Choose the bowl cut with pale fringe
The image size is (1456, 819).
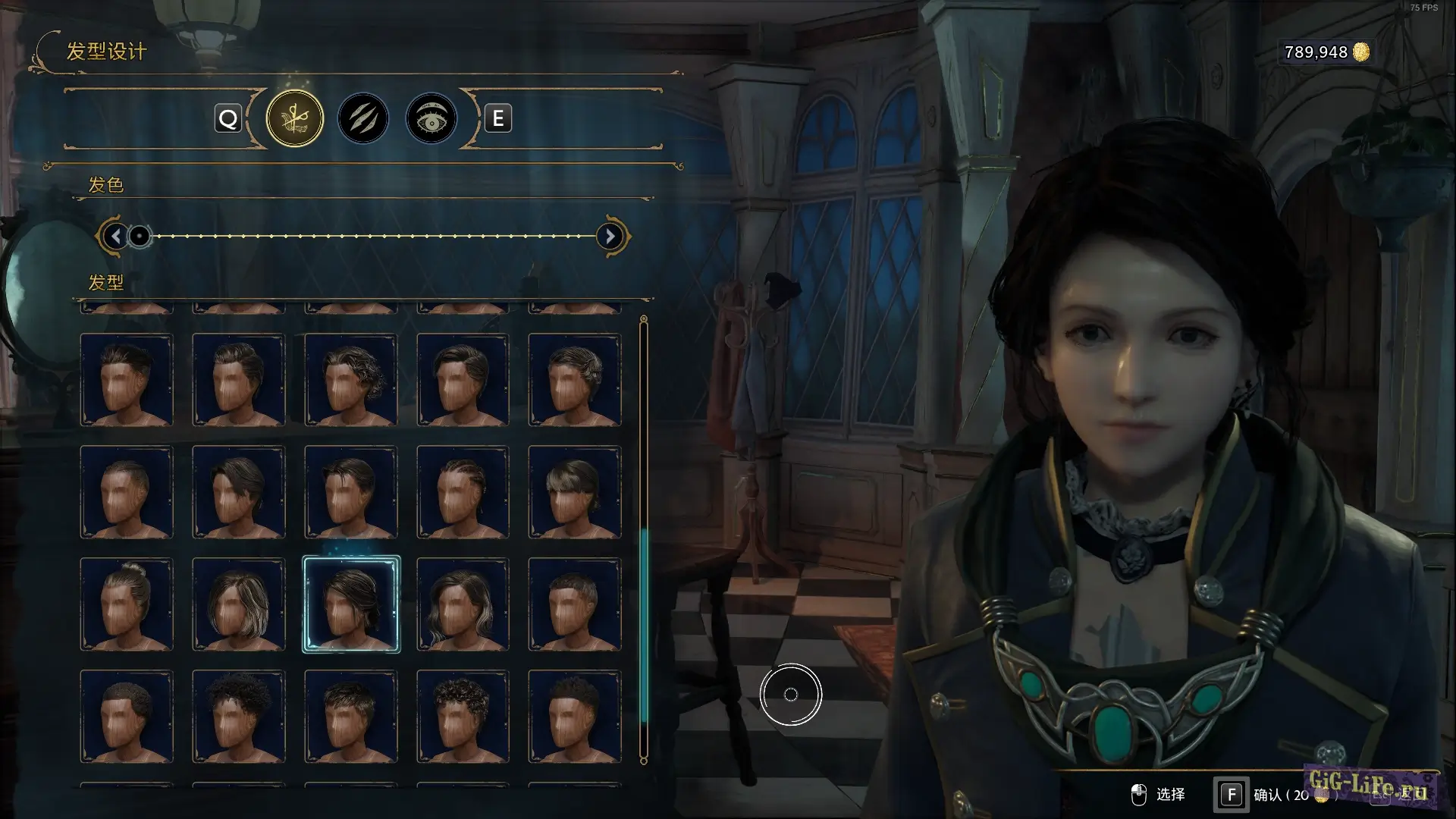tap(575, 492)
